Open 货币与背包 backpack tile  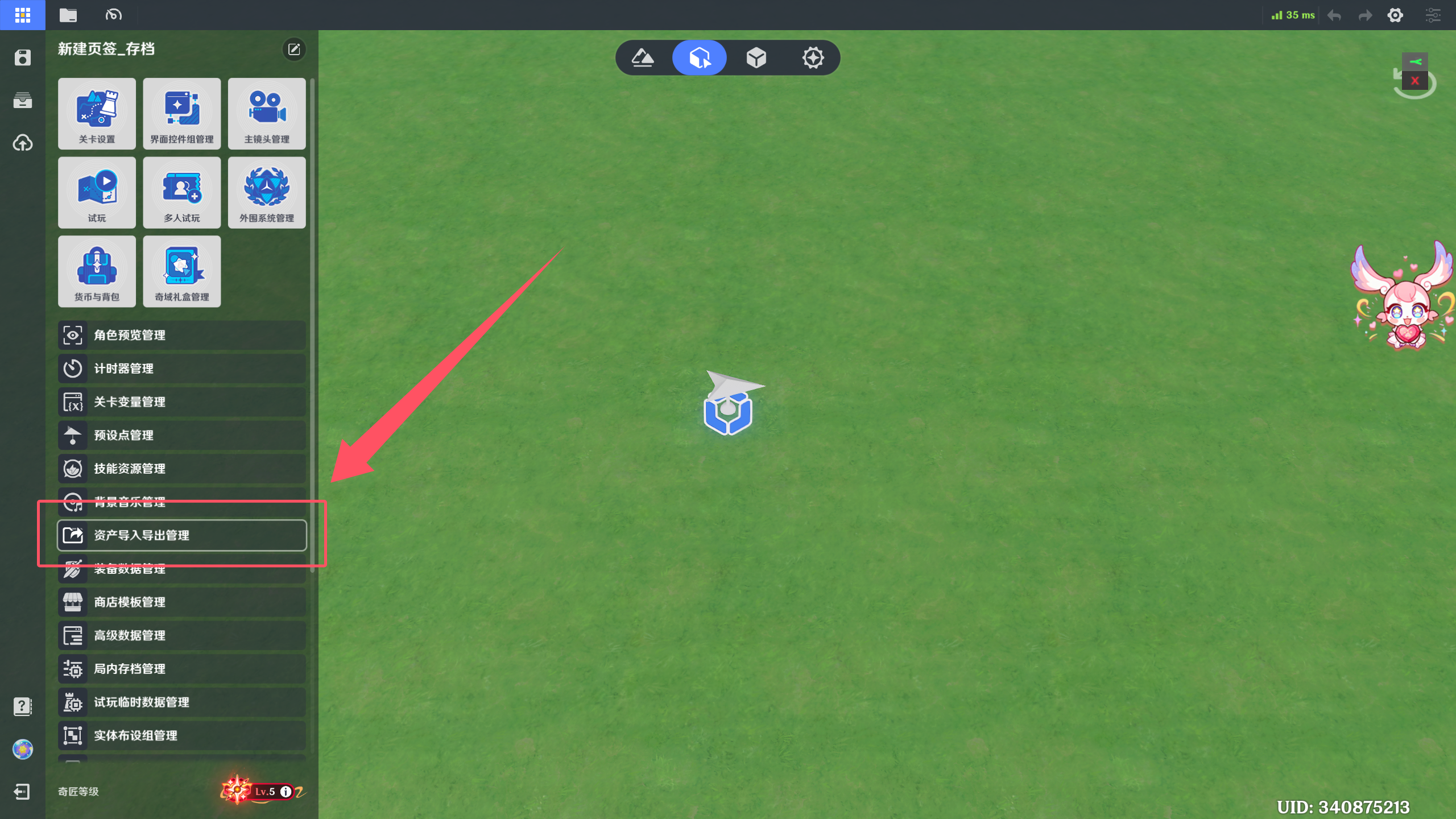(x=97, y=271)
